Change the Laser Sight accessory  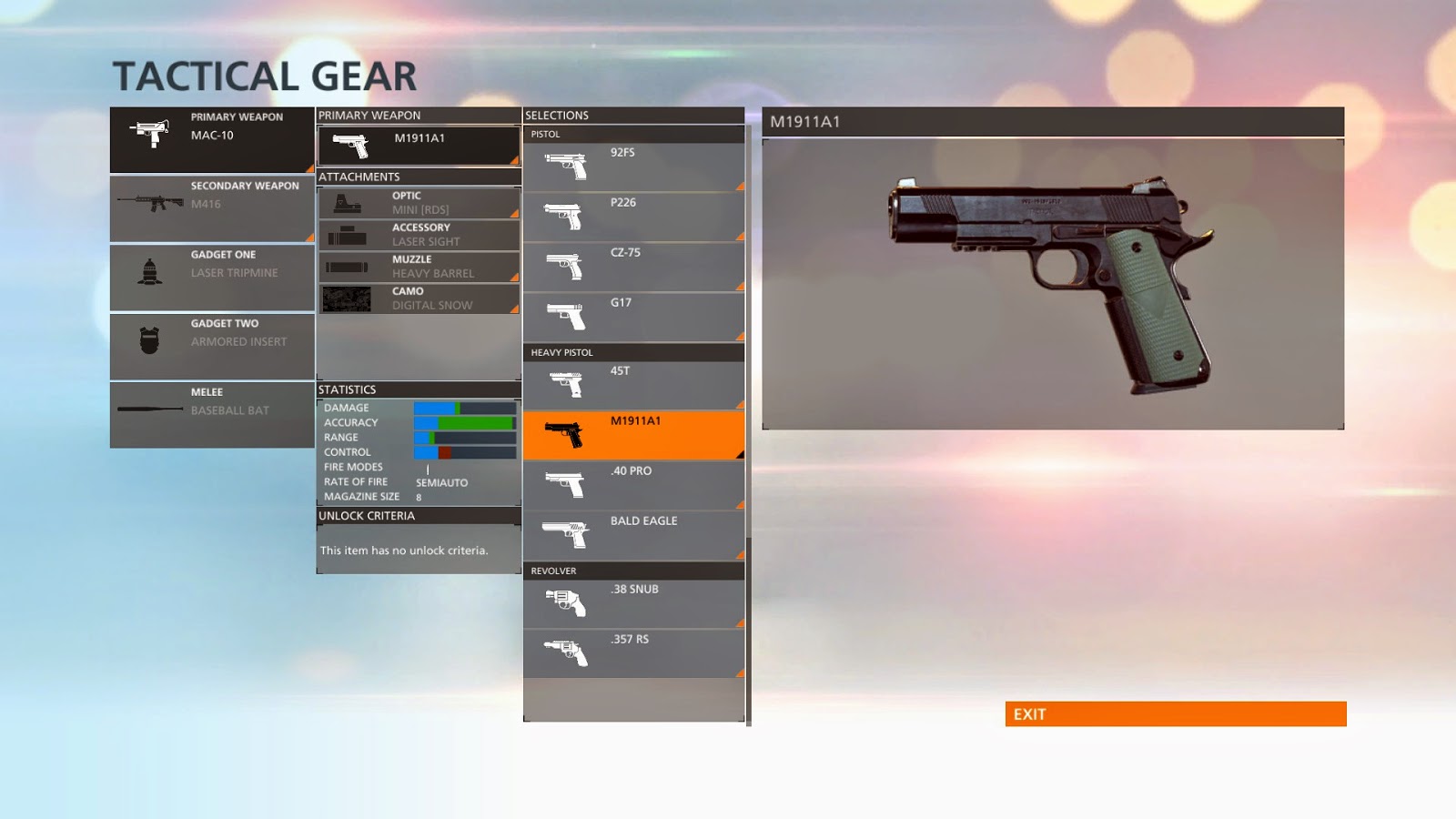(419, 235)
